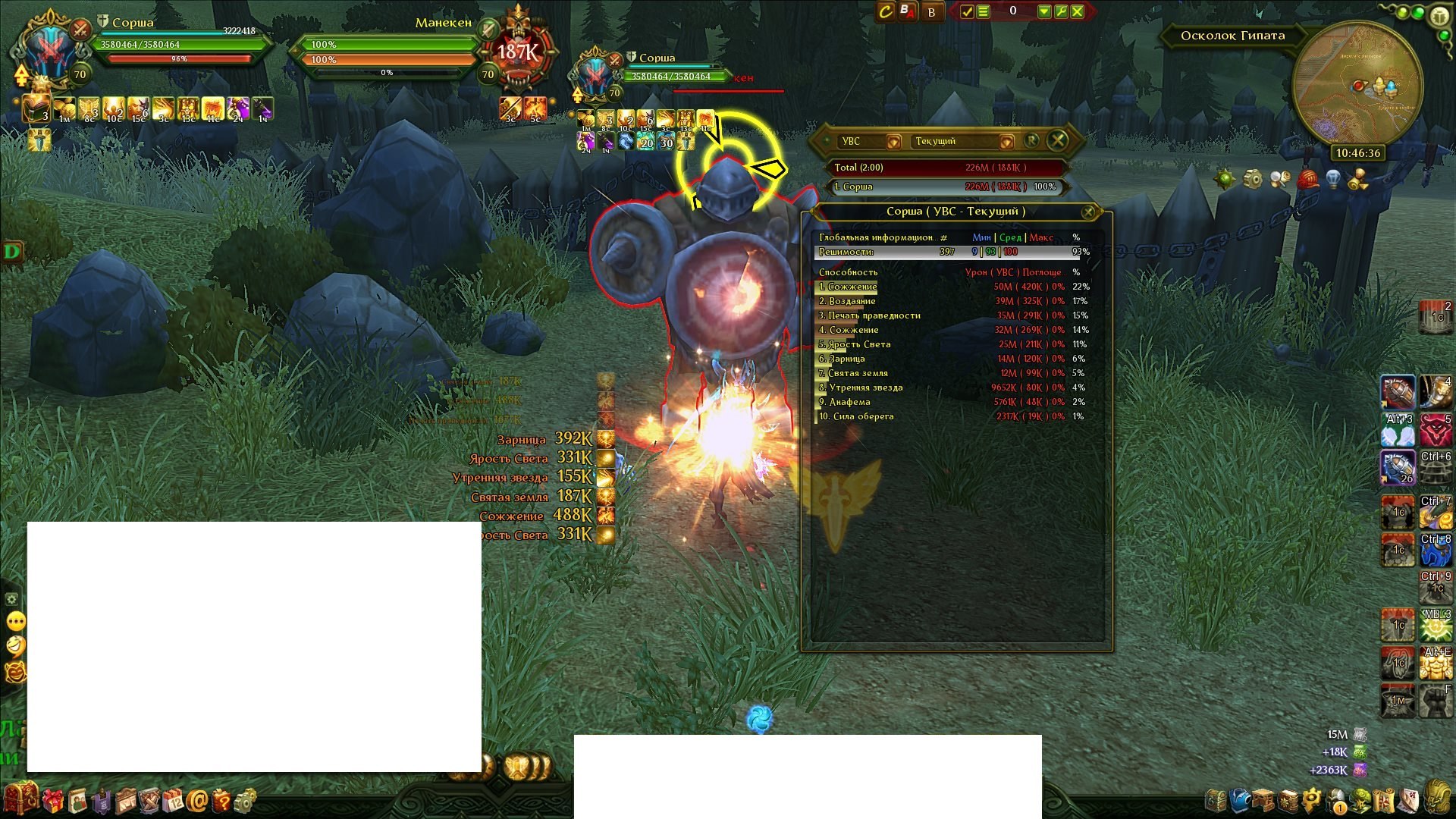Viewport: 1456px width, 819px height.
Task: Open the calendar icon
Action: tap(173, 799)
